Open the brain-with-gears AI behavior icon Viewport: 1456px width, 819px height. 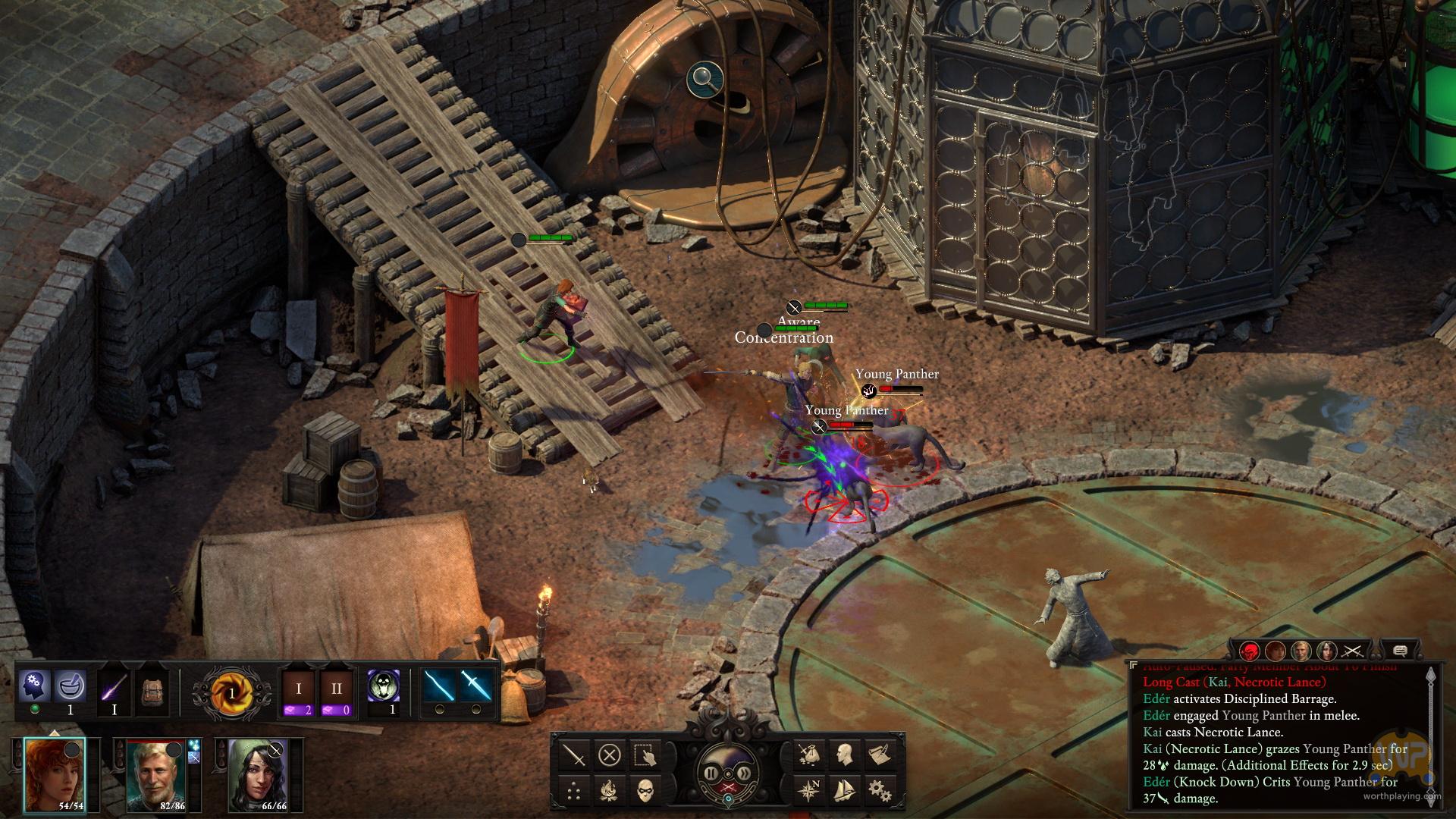click(35, 686)
